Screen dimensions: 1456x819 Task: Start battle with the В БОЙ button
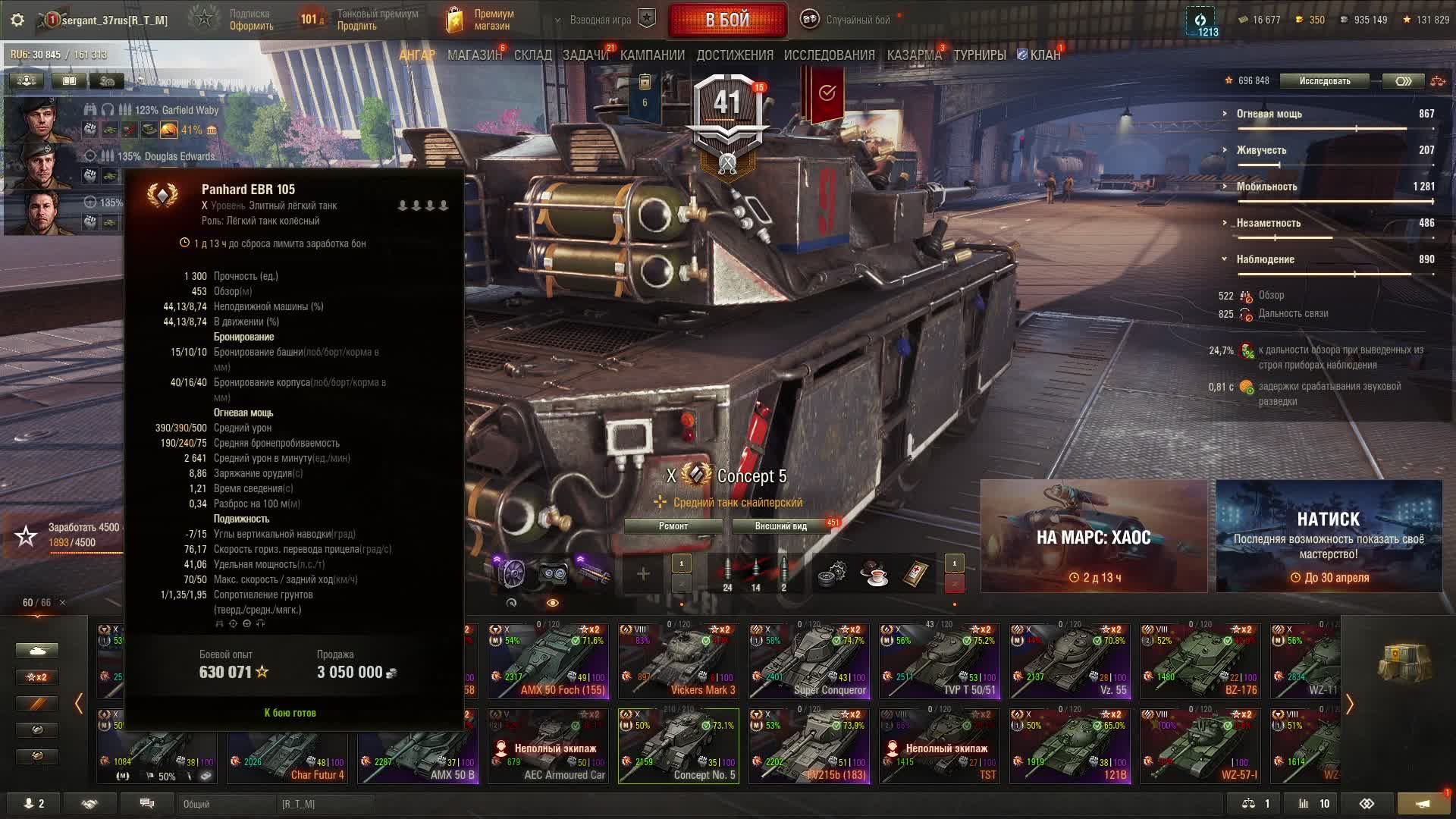(x=727, y=20)
